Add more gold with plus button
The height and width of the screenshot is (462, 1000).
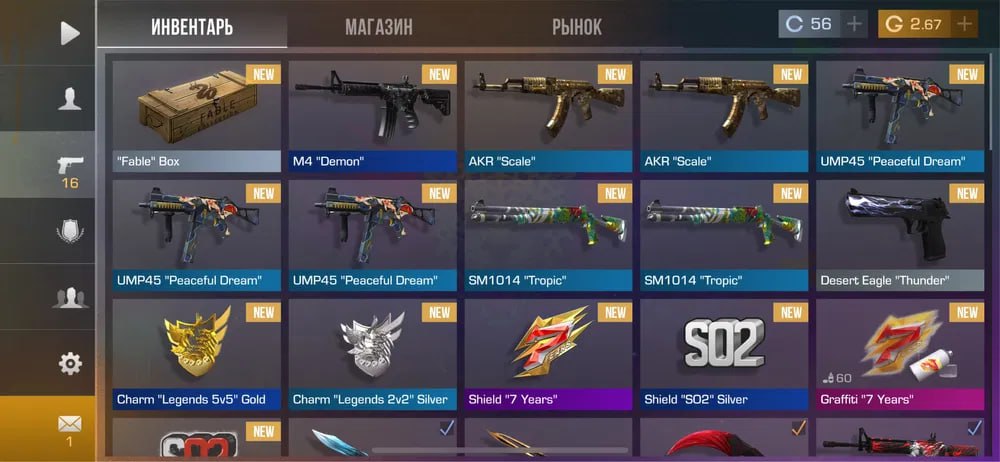coord(964,24)
